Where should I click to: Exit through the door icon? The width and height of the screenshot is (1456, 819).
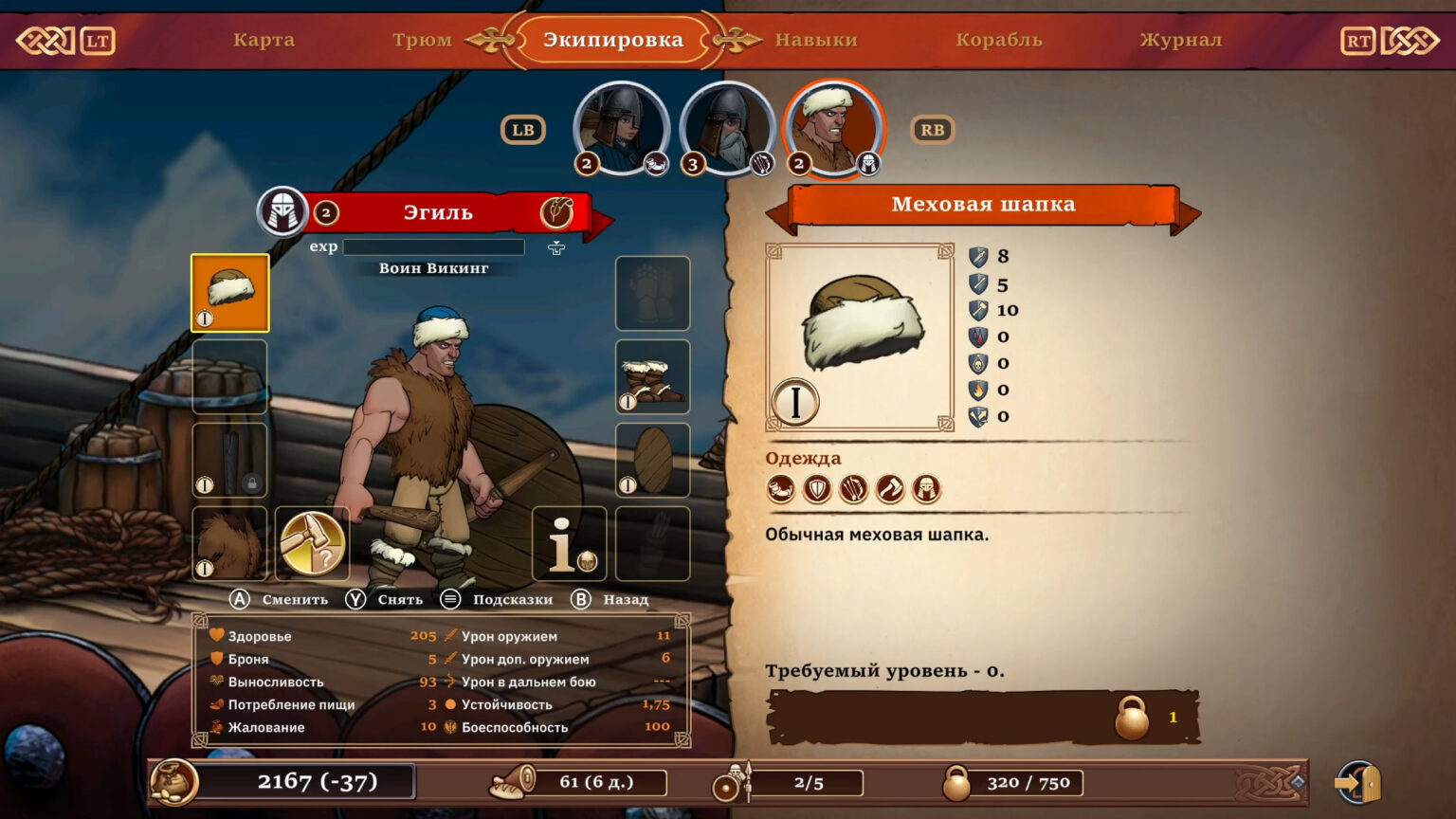(1358, 783)
